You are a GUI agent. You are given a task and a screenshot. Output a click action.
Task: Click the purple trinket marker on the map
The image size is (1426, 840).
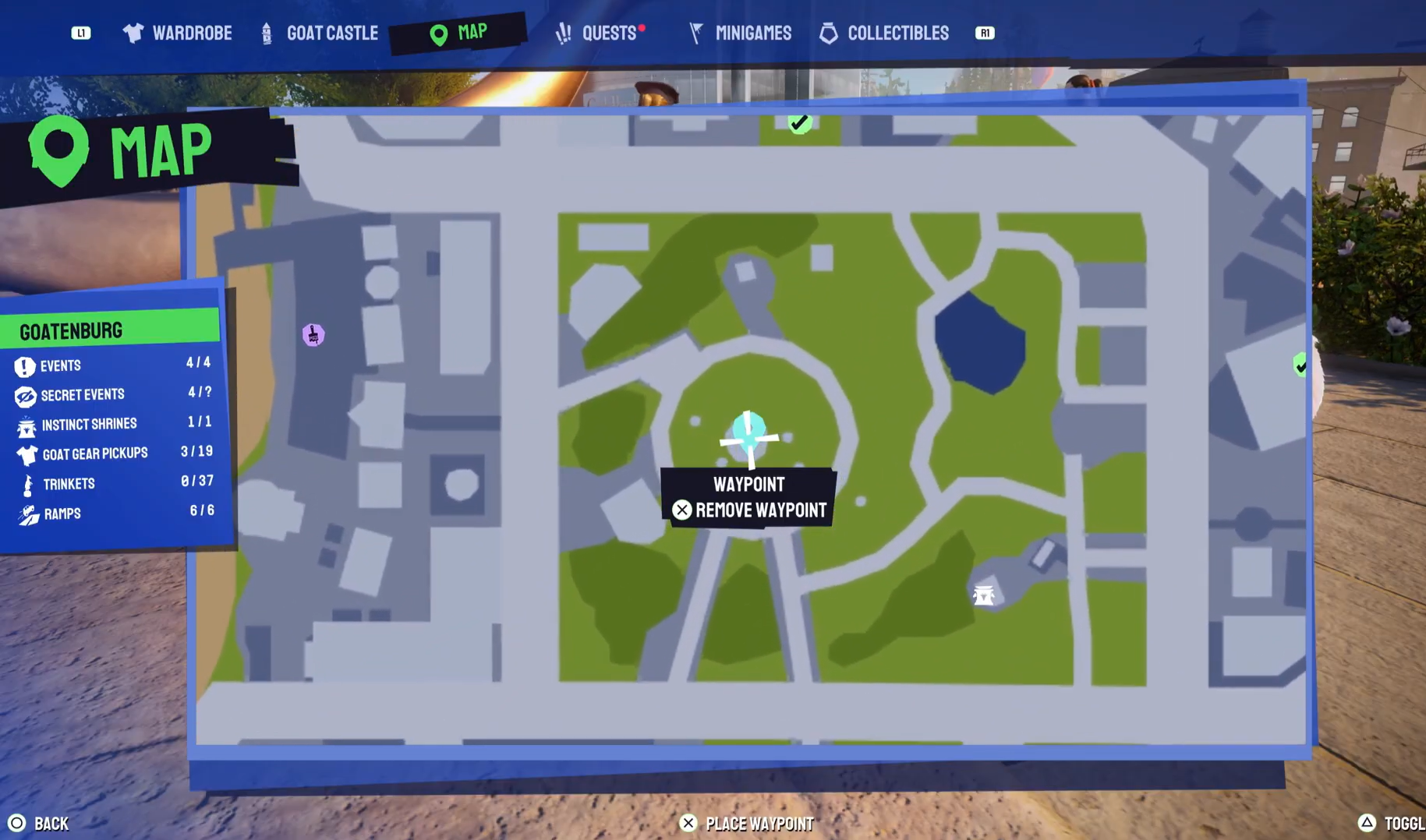(x=314, y=334)
